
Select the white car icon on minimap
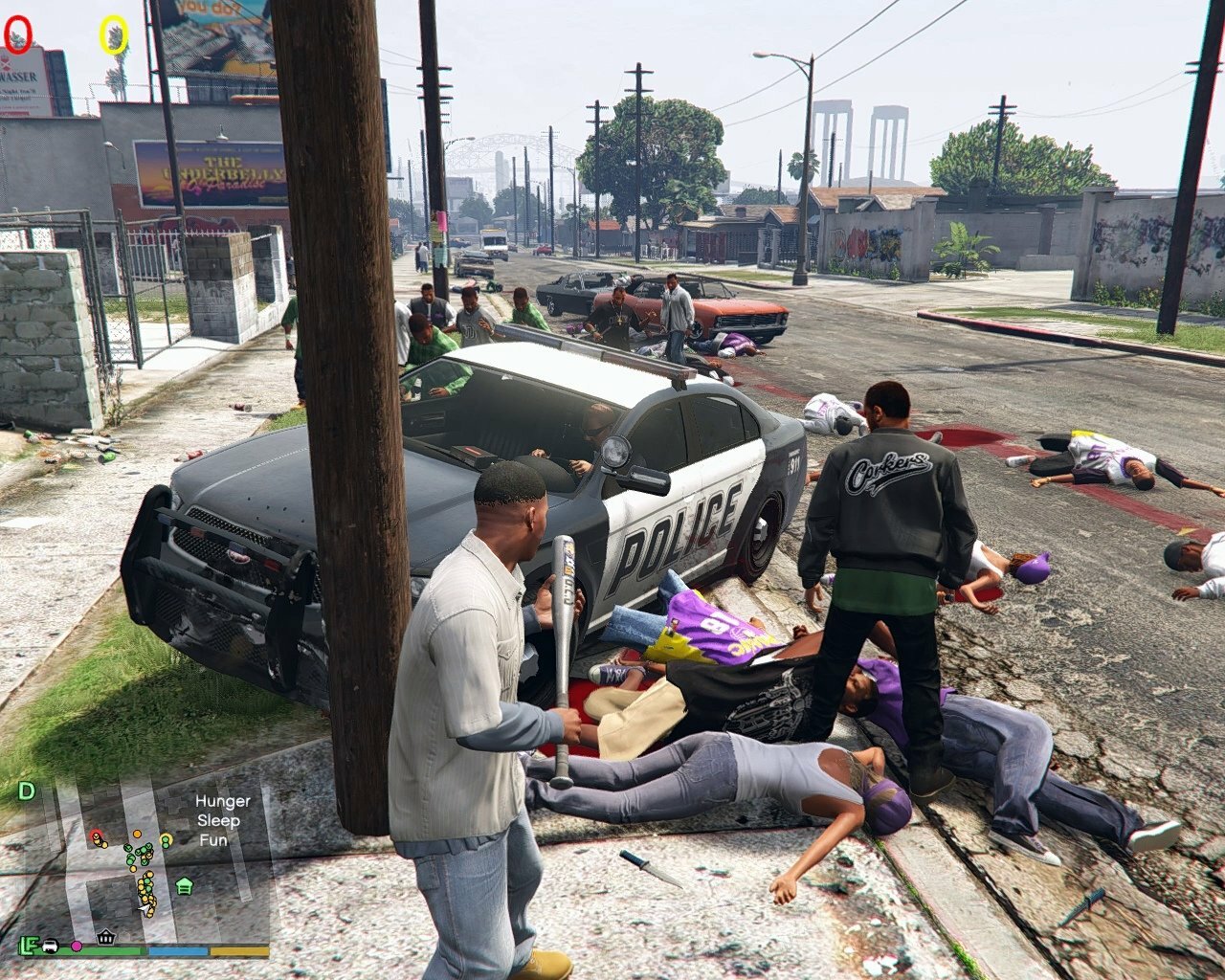[50, 946]
